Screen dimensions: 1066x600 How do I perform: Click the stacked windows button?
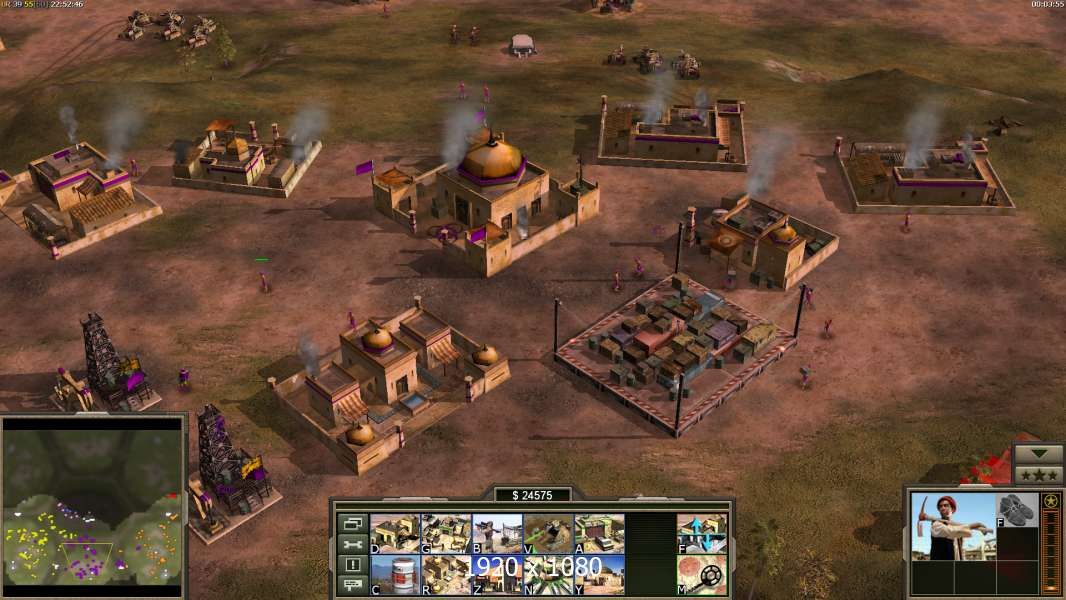[352, 523]
